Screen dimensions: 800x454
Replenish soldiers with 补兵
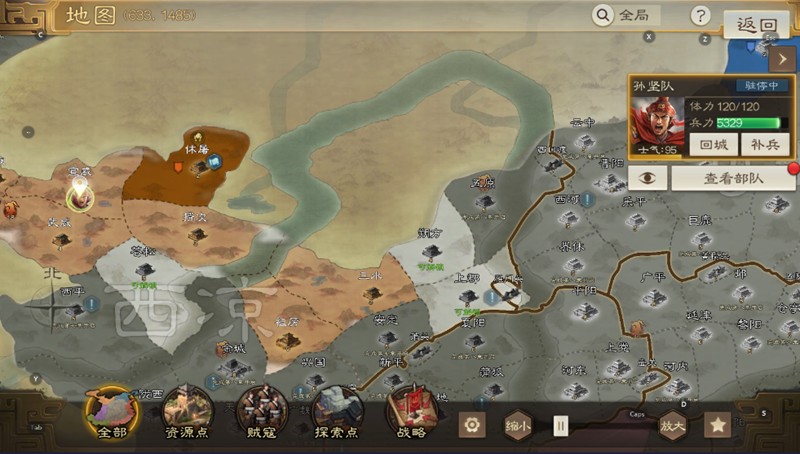click(x=763, y=144)
